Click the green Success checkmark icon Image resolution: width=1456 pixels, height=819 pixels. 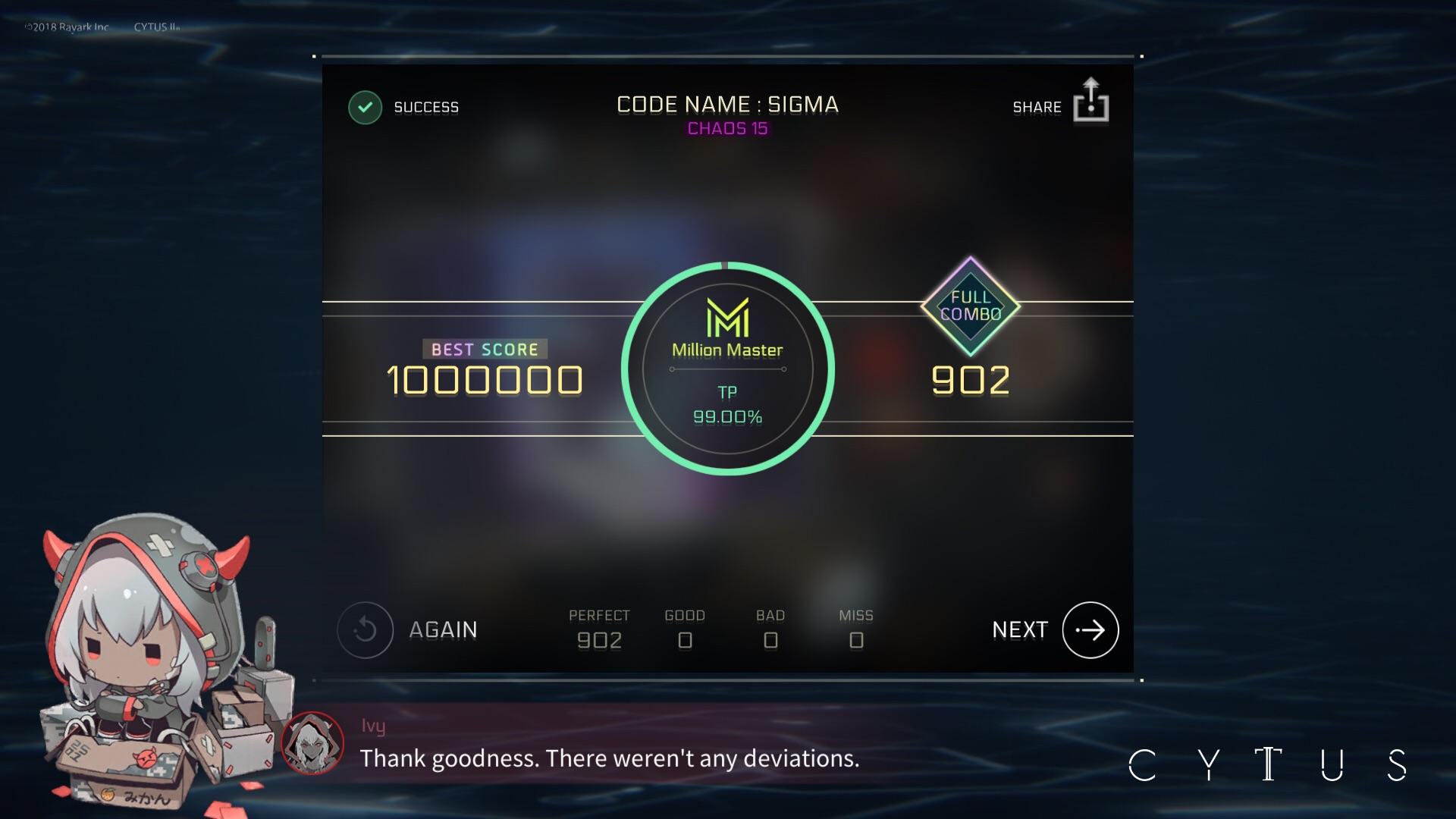(x=365, y=107)
